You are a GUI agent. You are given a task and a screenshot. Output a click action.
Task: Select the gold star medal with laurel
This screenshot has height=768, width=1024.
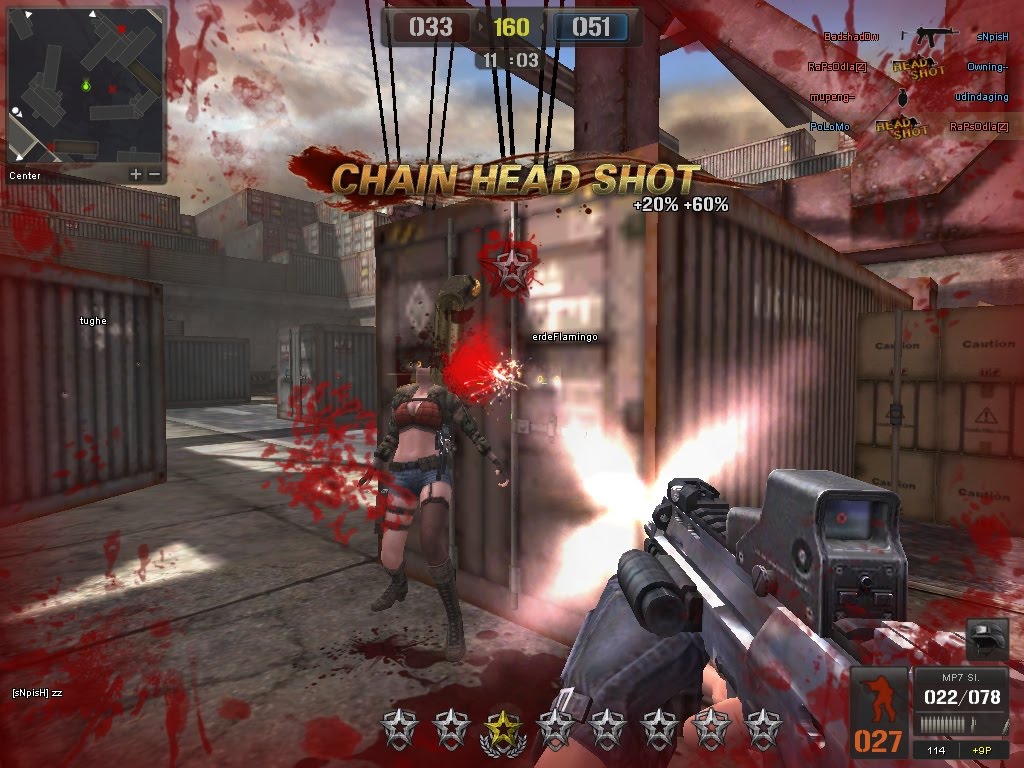coord(503,730)
